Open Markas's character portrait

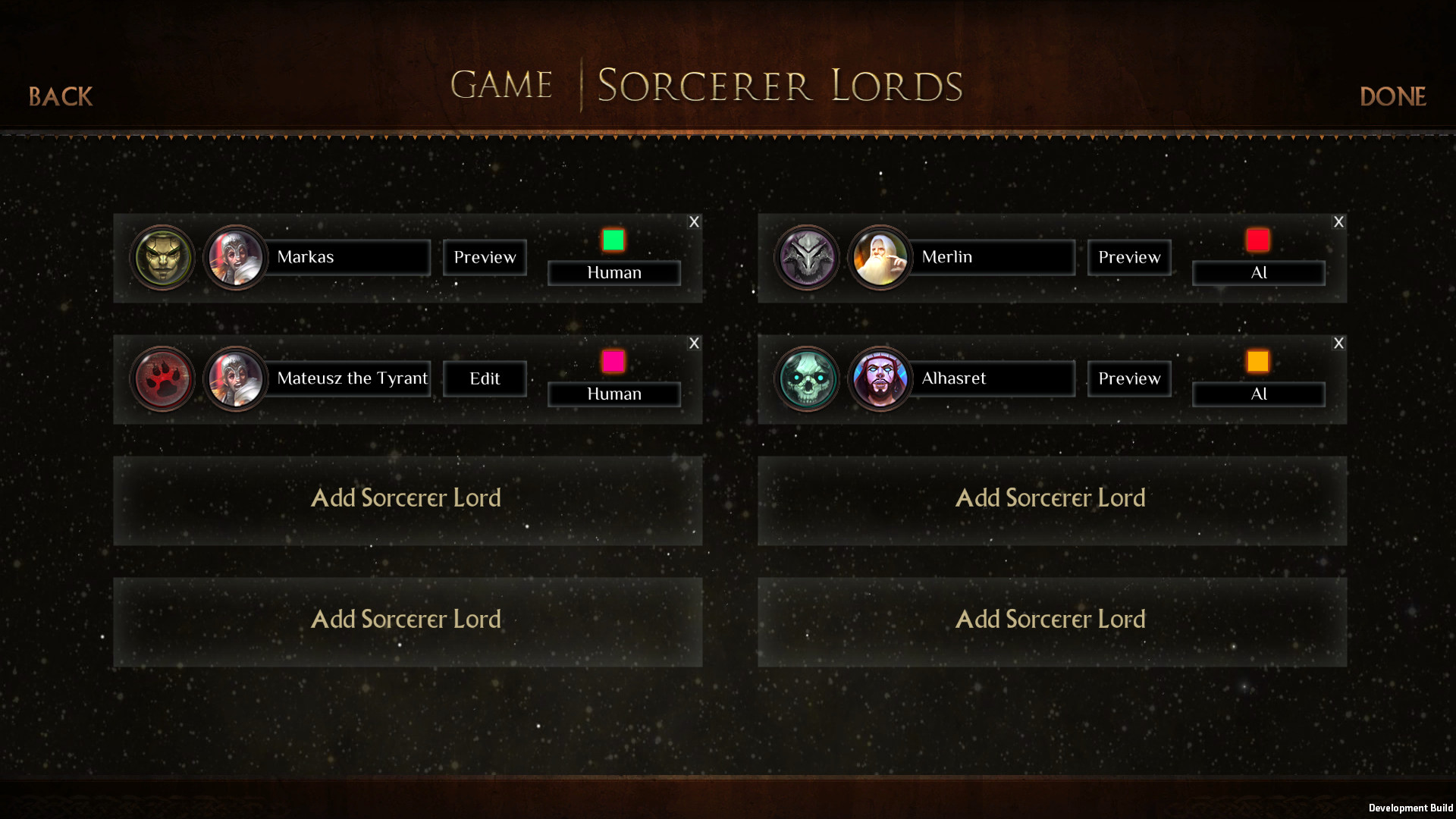(236, 257)
